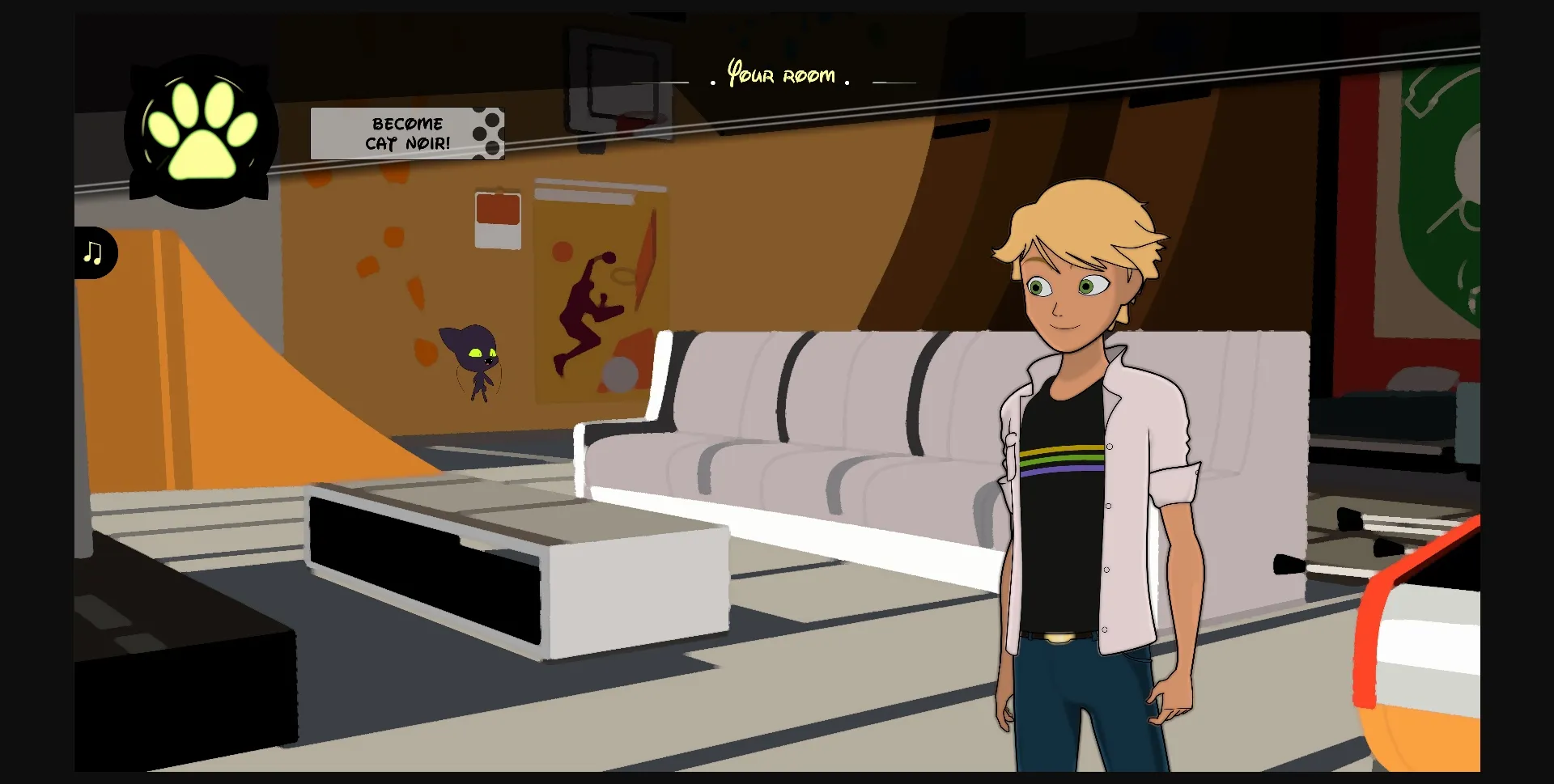Click the orange clipboard note on the wall
The height and width of the screenshot is (784, 1554).
coord(497,218)
